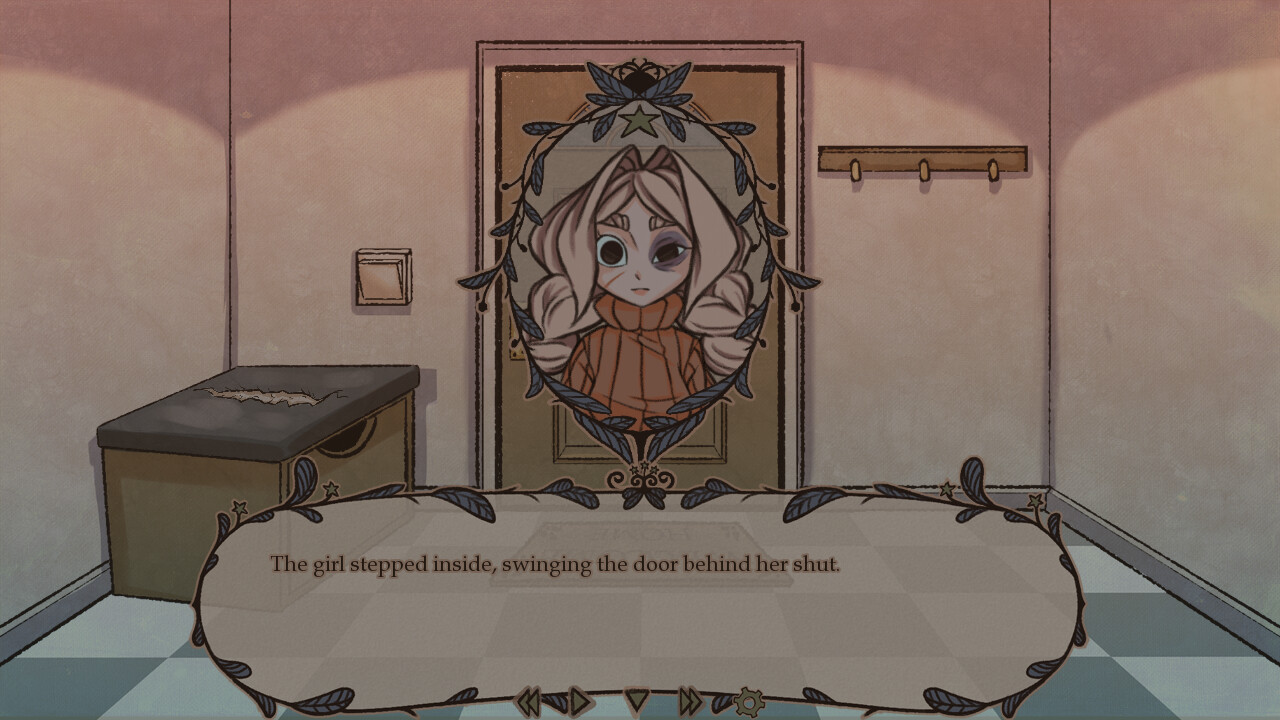Advance the dialogue by clicking the text box
This screenshot has height=720, width=1280.
pyautogui.click(x=640, y=600)
